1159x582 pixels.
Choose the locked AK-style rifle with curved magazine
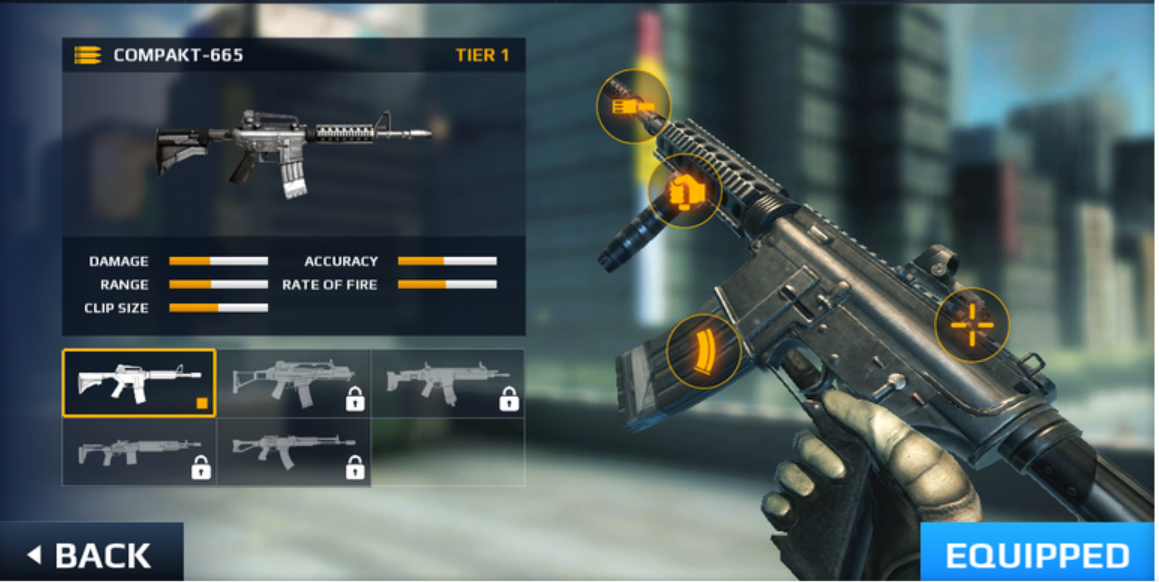(293, 452)
